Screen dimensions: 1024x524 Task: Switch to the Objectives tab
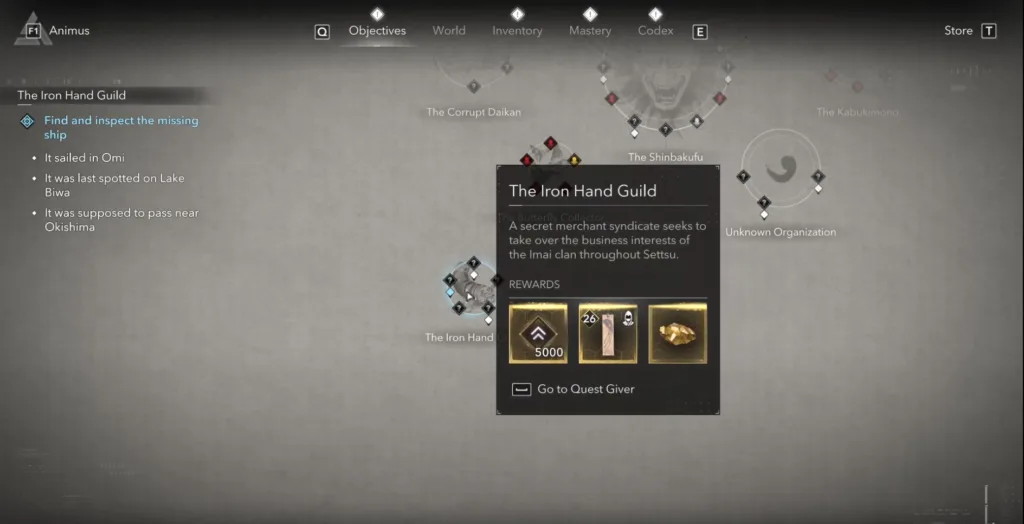click(x=377, y=31)
